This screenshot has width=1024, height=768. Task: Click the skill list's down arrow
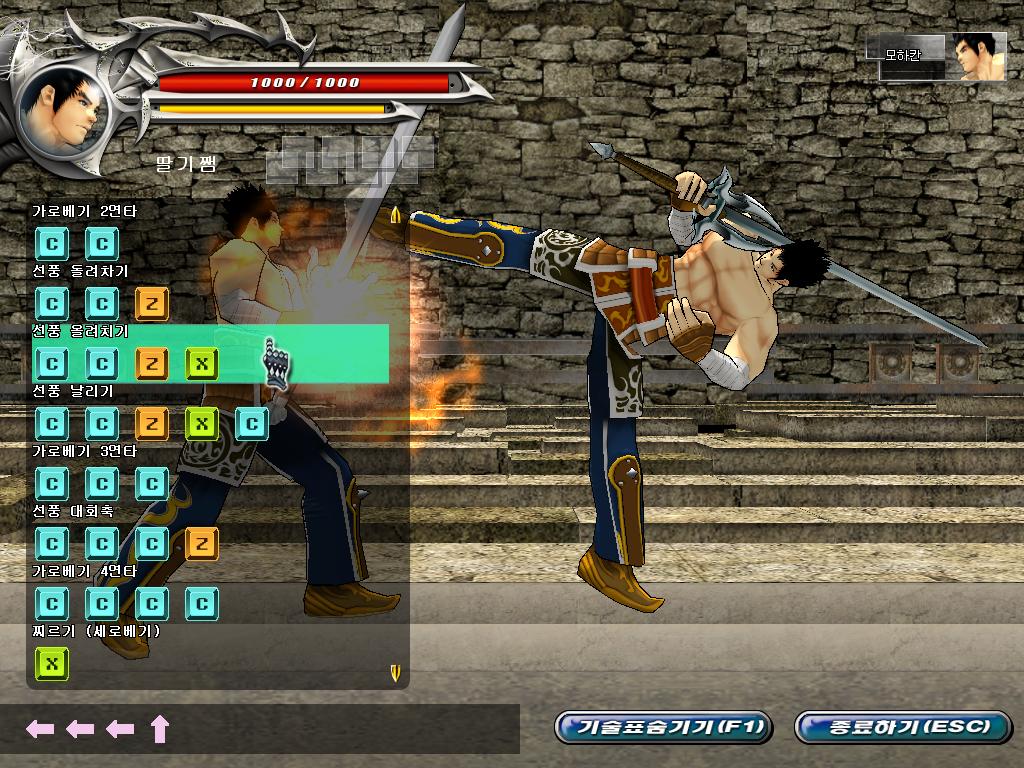(x=395, y=672)
